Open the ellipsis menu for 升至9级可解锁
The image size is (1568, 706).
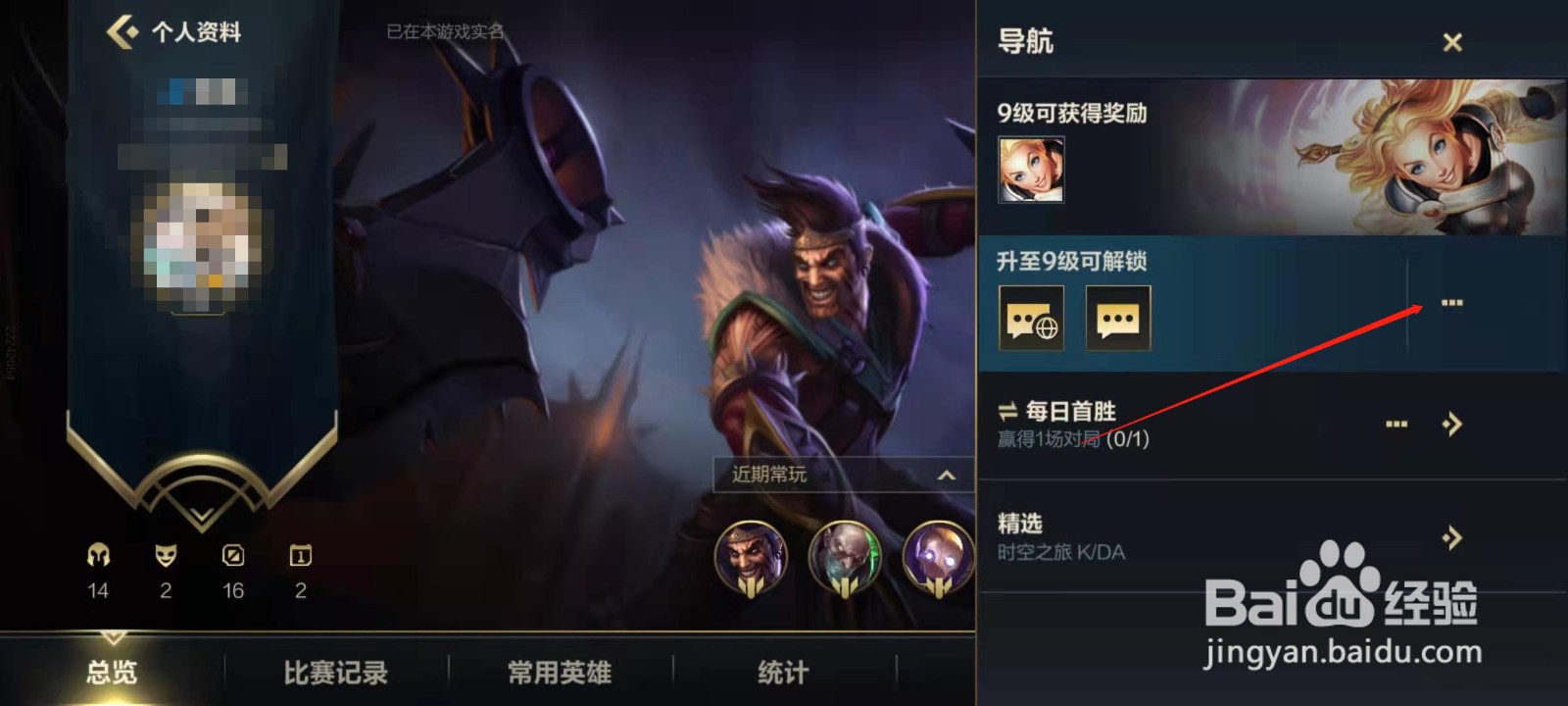(1451, 304)
